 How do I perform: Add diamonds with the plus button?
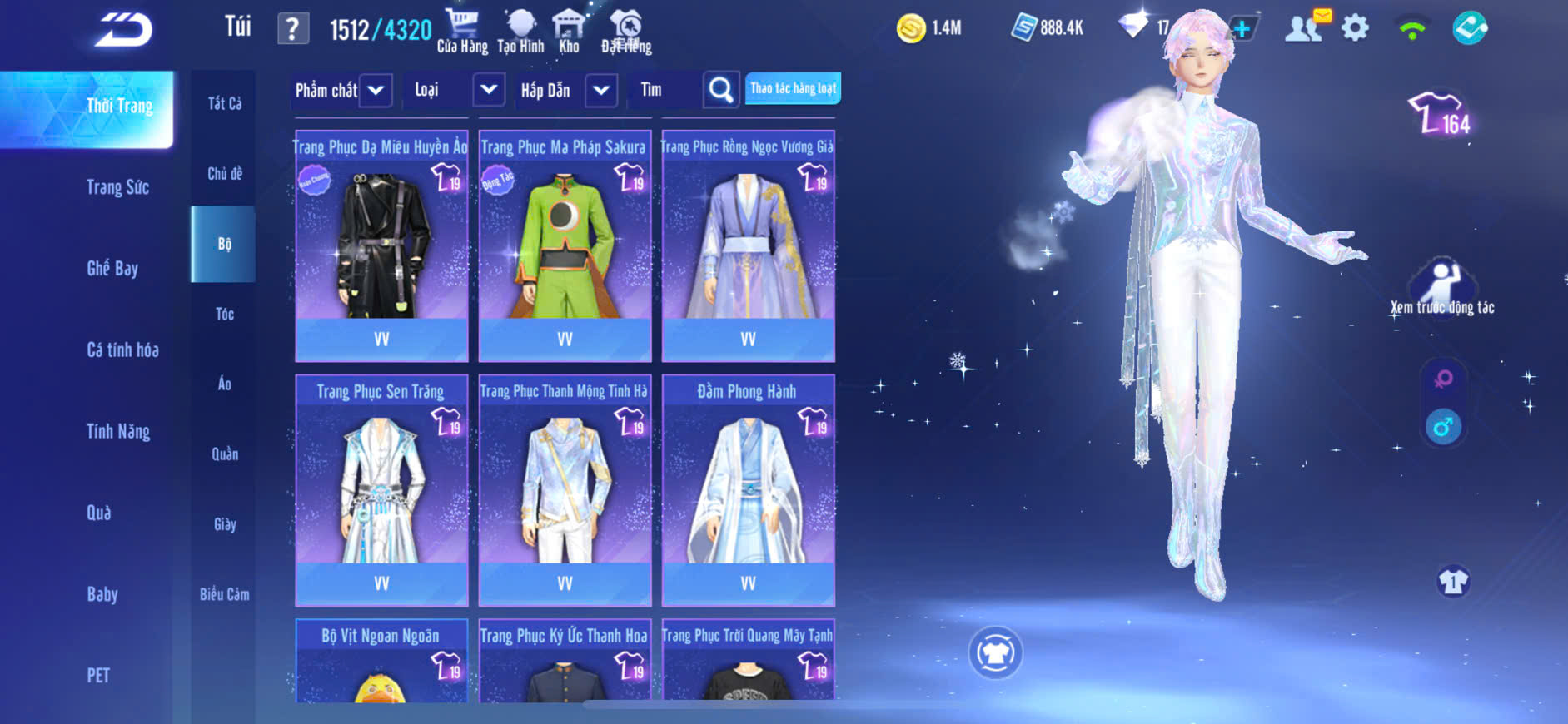click(x=1242, y=28)
